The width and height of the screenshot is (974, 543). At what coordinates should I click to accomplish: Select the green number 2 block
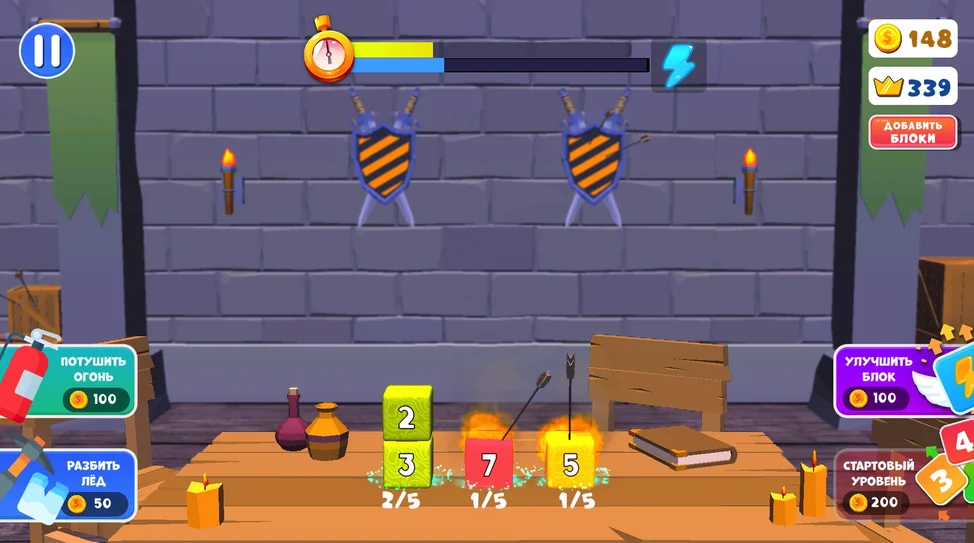pyautogui.click(x=407, y=416)
